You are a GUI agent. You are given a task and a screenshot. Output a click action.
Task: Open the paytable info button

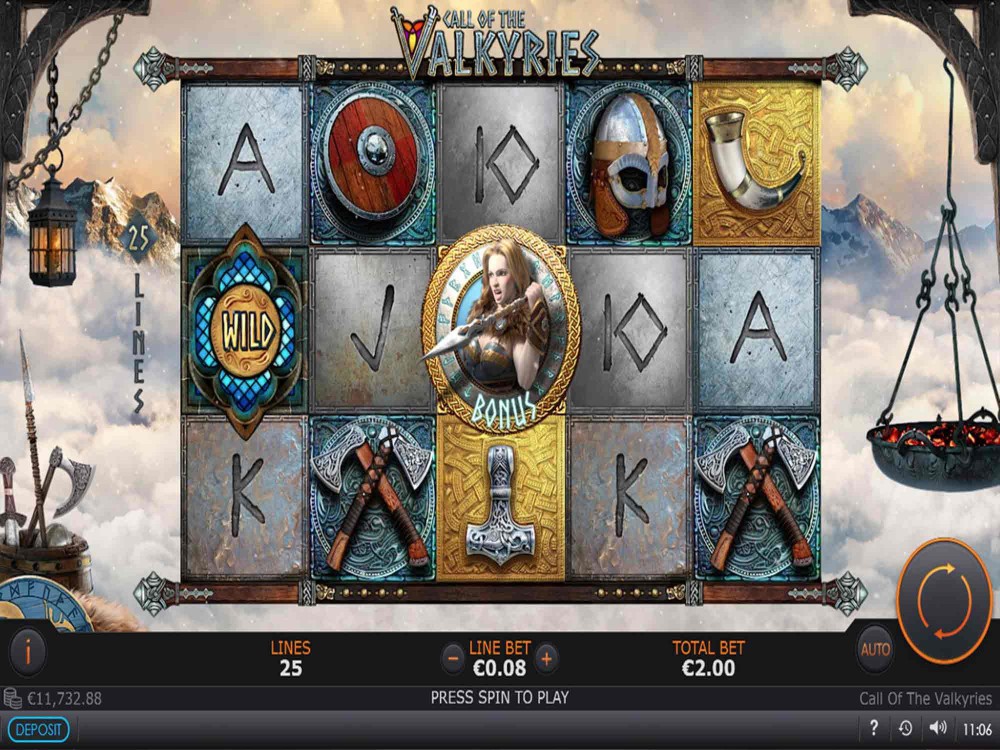(28, 653)
